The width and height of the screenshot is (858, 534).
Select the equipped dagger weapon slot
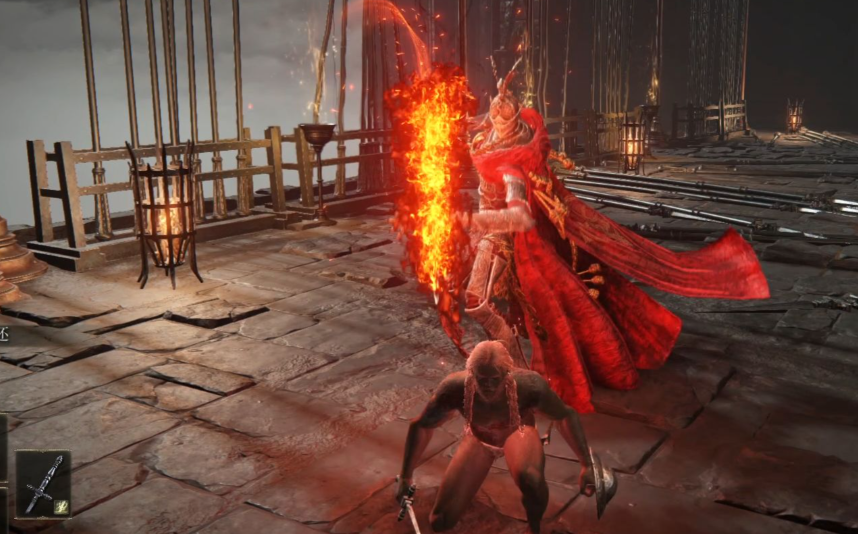(43, 483)
